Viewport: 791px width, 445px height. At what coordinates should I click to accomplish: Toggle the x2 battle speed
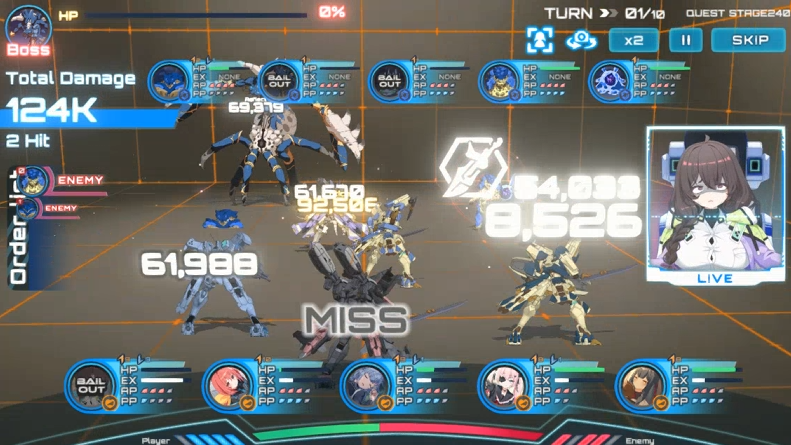pyautogui.click(x=633, y=40)
